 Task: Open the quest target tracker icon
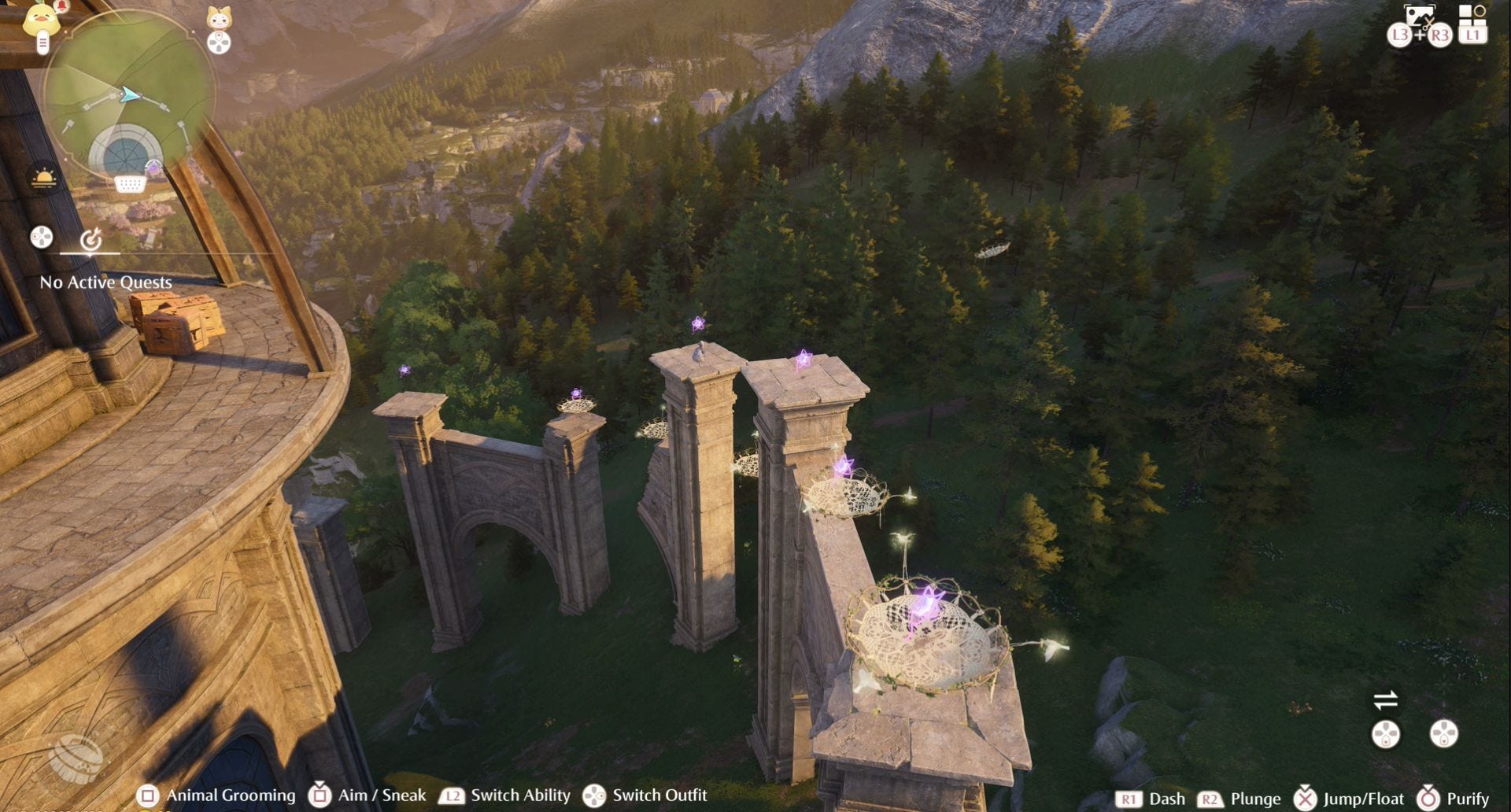pyautogui.click(x=91, y=238)
